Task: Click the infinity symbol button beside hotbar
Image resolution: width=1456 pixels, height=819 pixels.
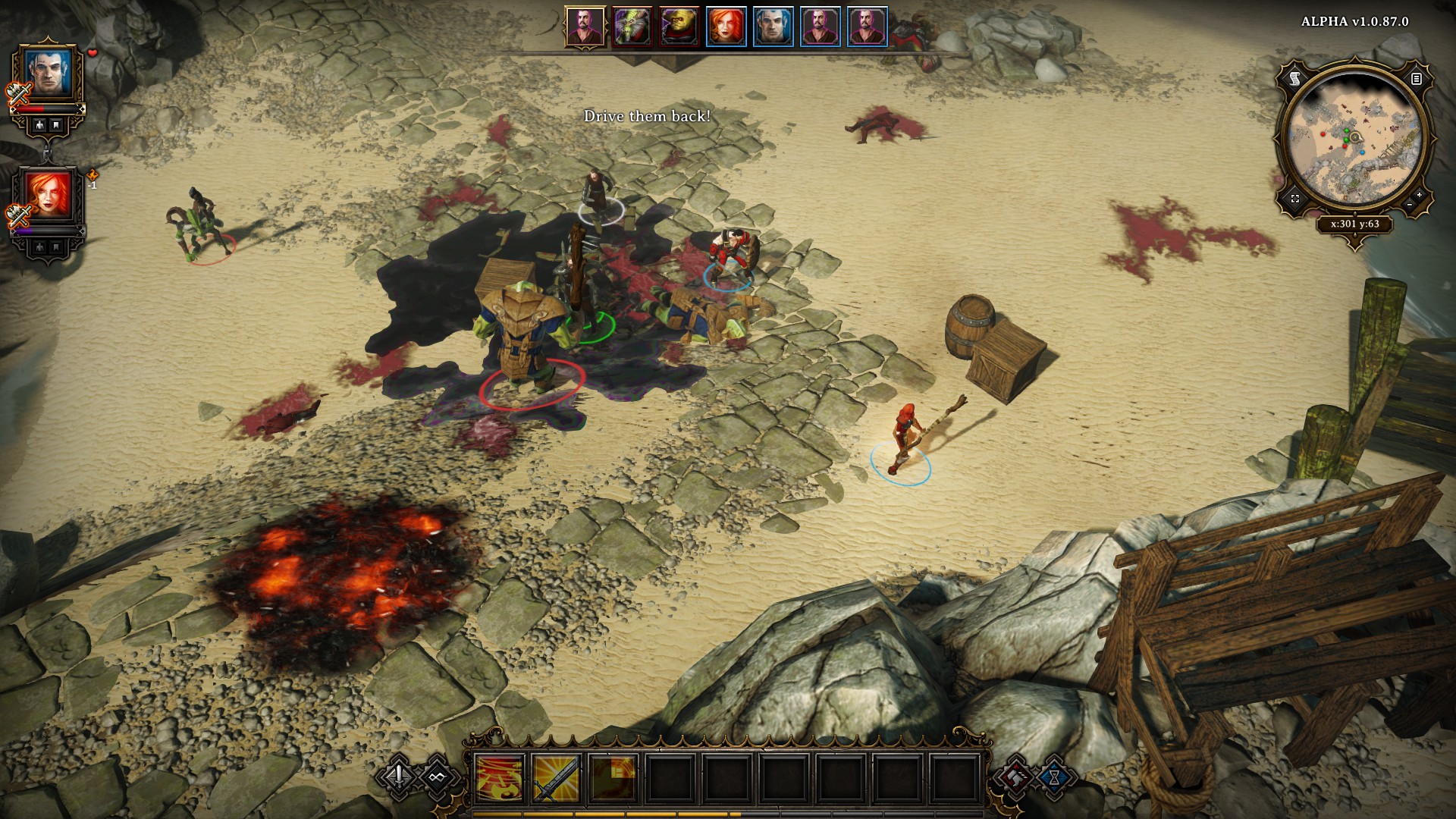Action: pyautogui.click(x=437, y=777)
